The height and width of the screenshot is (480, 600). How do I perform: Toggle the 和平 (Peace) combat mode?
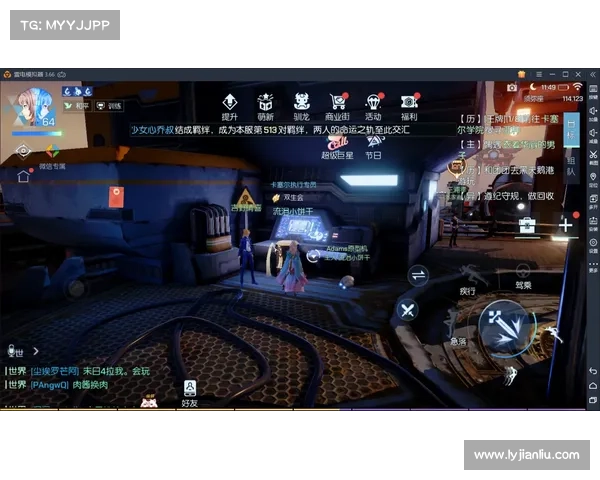point(77,104)
